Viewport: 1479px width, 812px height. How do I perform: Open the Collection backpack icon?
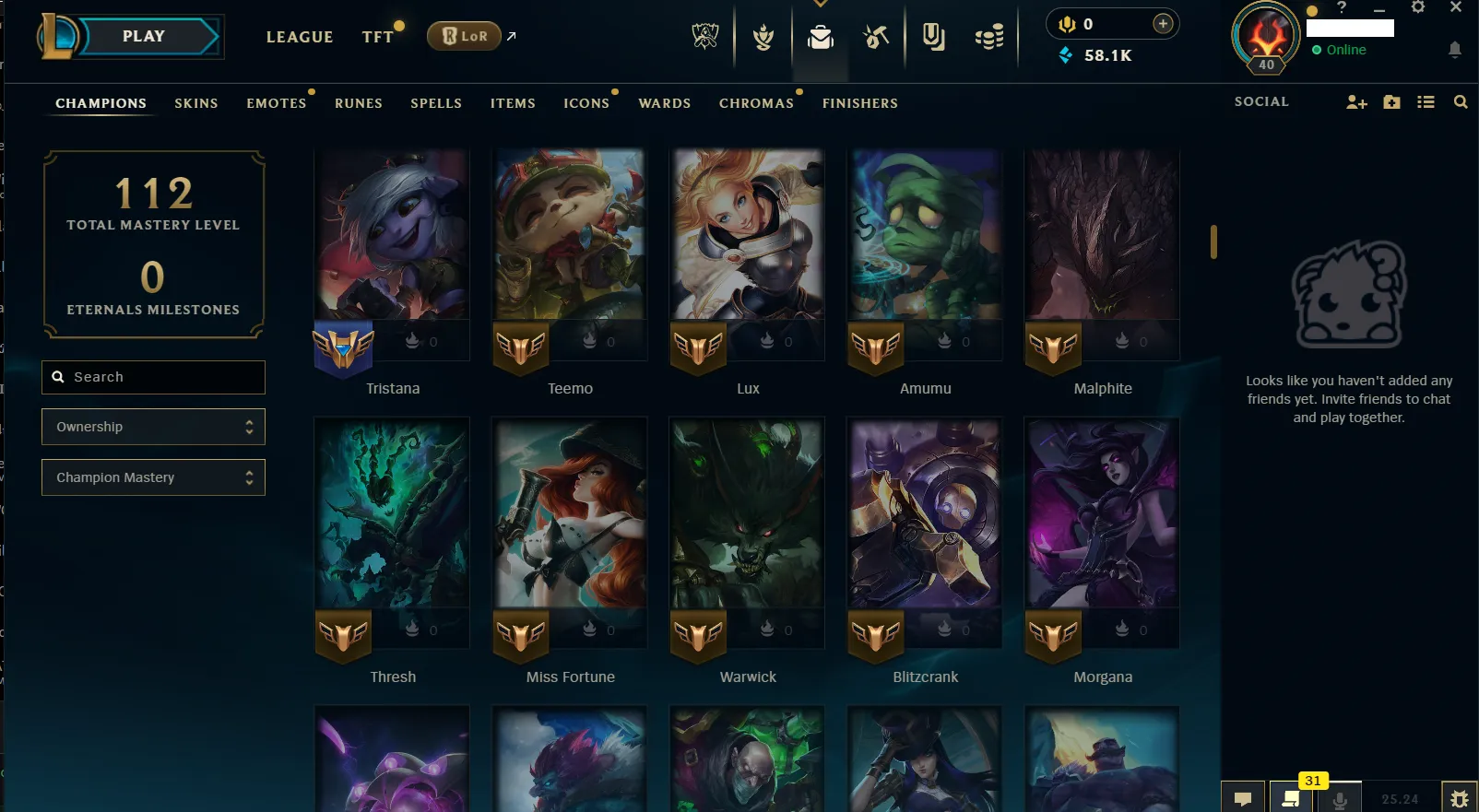[x=820, y=37]
